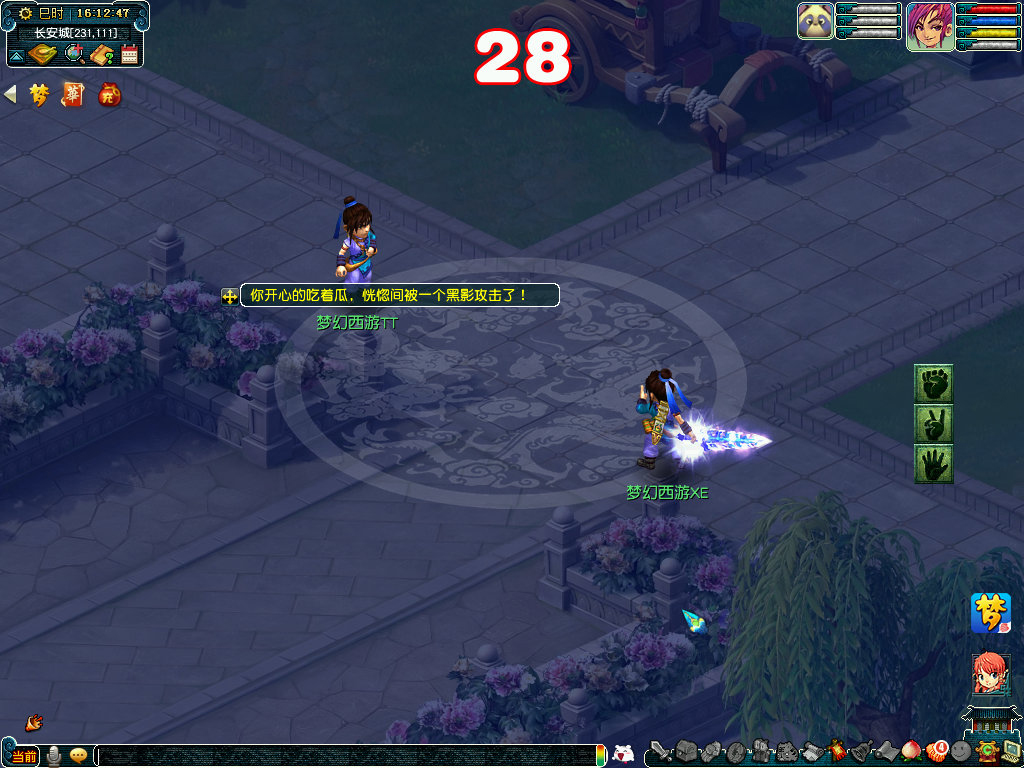Viewport: 1024px width, 768px height.
Task: Choose the two-finger scissors gesture button
Action: pos(934,423)
